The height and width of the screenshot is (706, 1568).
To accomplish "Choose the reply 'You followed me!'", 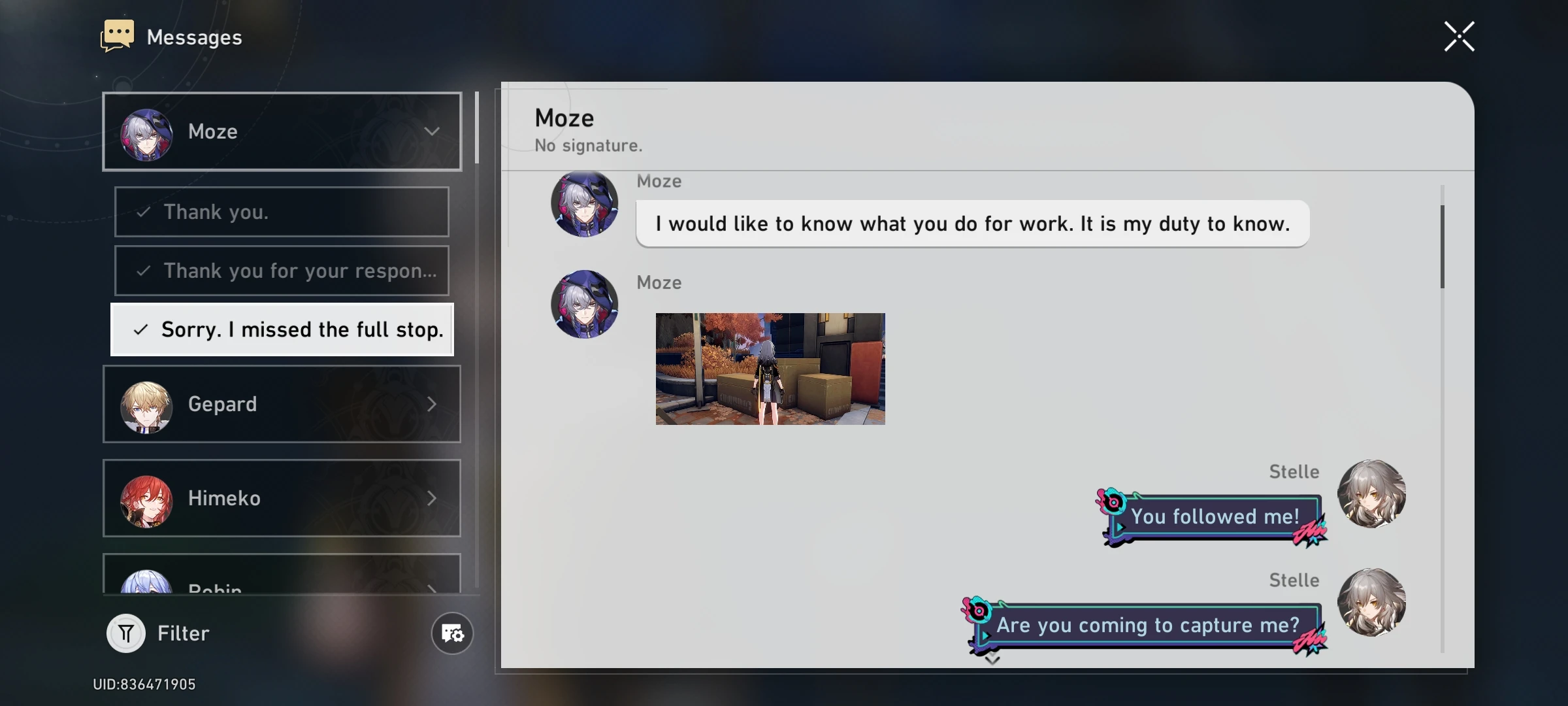I will tap(1215, 516).
